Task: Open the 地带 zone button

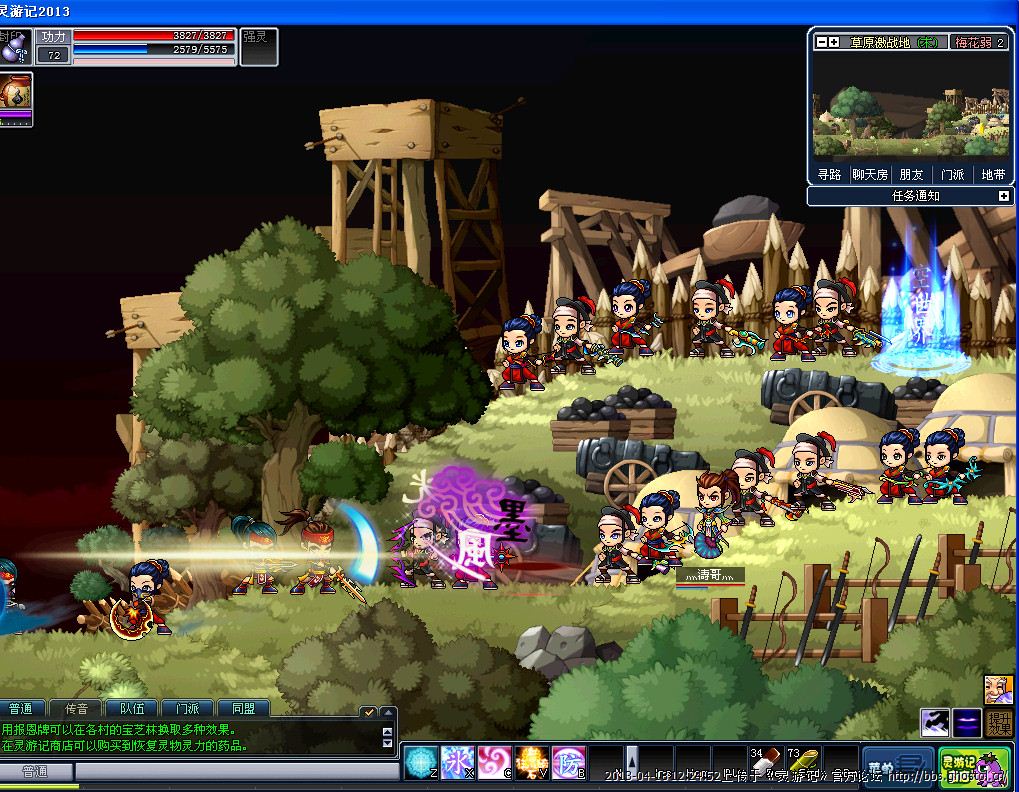Action: (x=993, y=174)
